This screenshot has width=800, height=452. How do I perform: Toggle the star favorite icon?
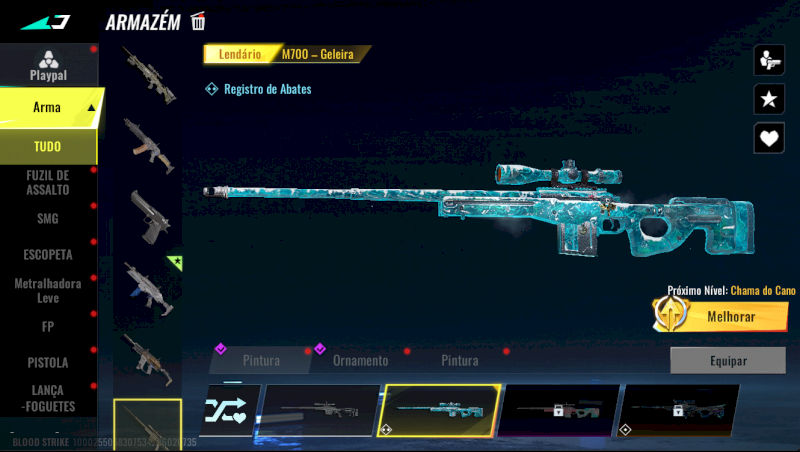click(x=769, y=98)
